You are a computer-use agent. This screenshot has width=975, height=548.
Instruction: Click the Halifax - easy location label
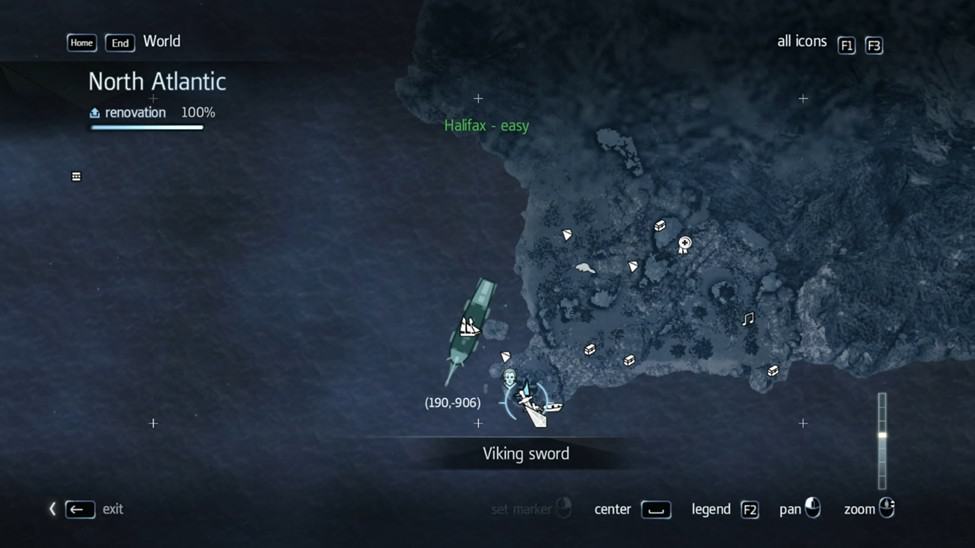tap(486, 126)
